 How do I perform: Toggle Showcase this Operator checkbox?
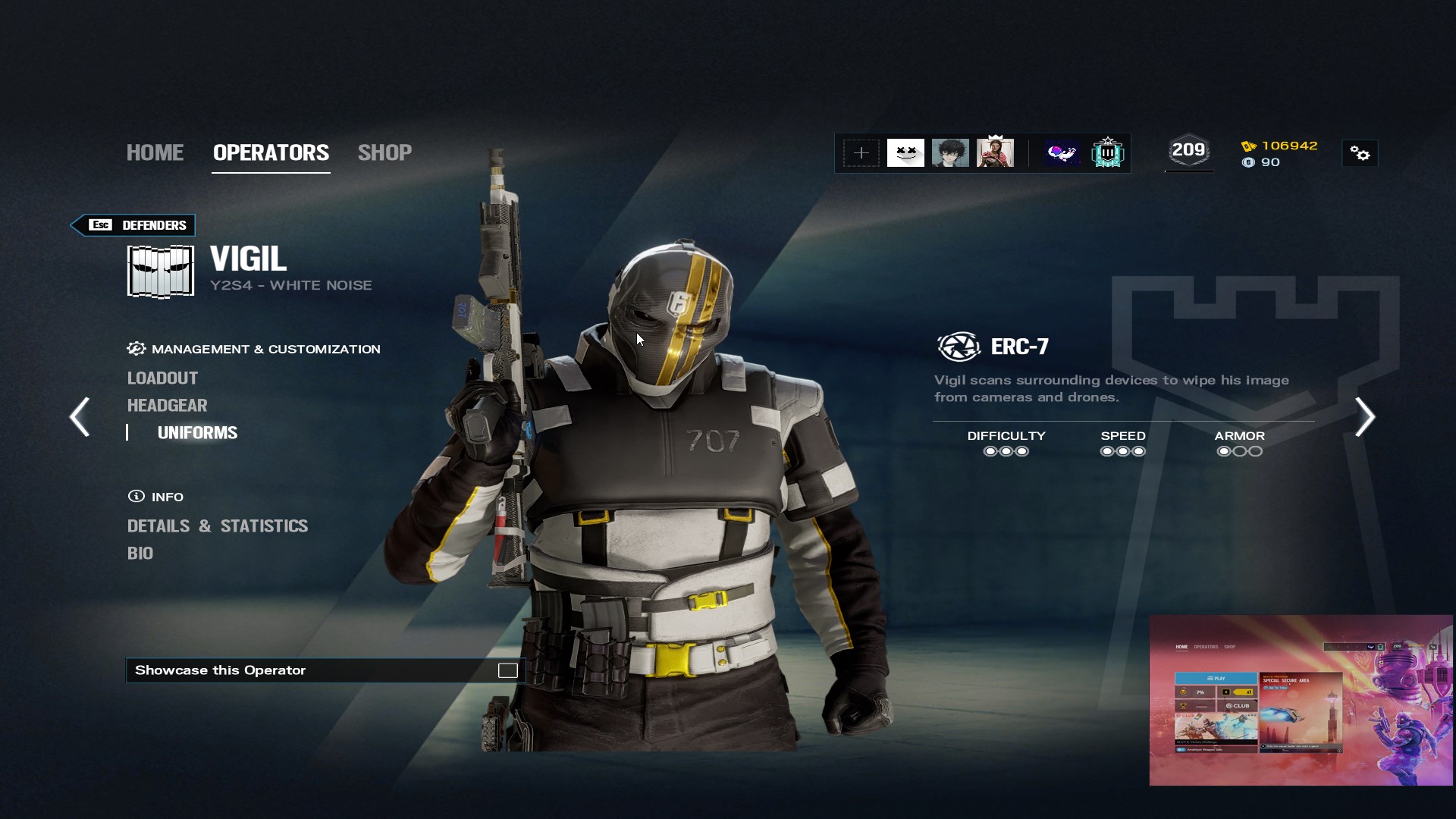(x=507, y=670)
